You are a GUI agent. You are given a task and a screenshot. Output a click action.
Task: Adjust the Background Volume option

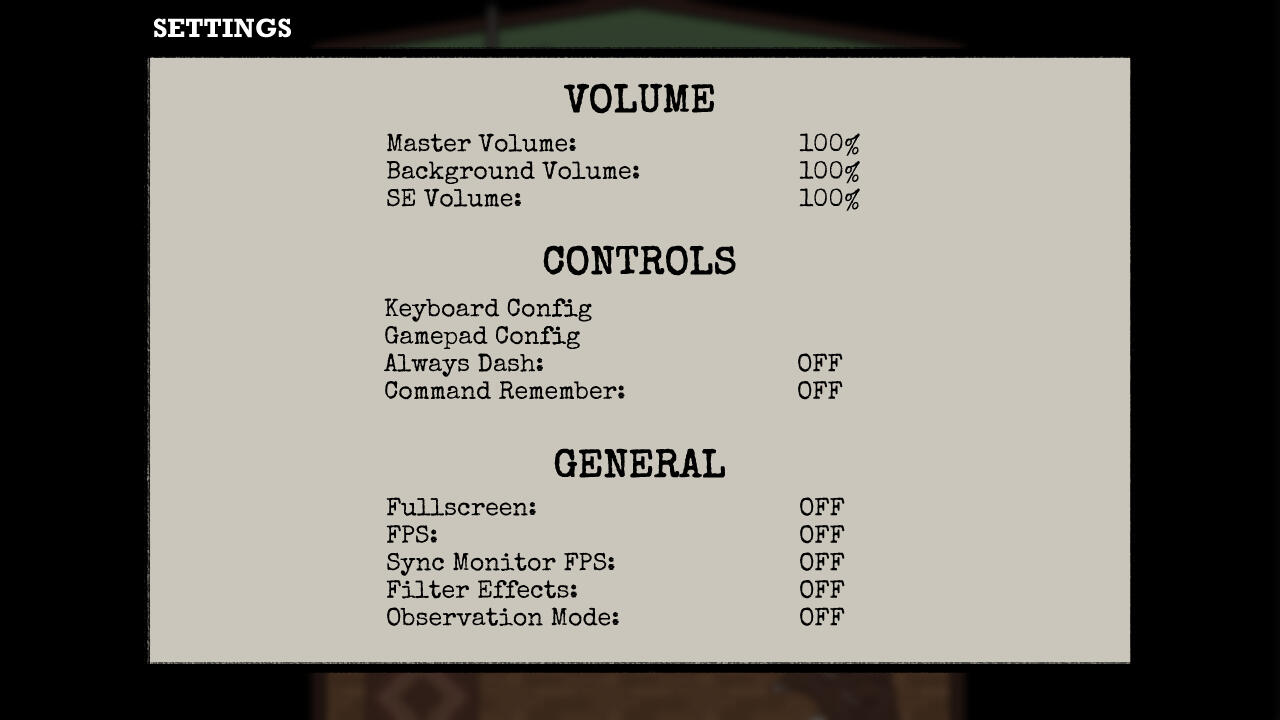click(x=512, y=172)
